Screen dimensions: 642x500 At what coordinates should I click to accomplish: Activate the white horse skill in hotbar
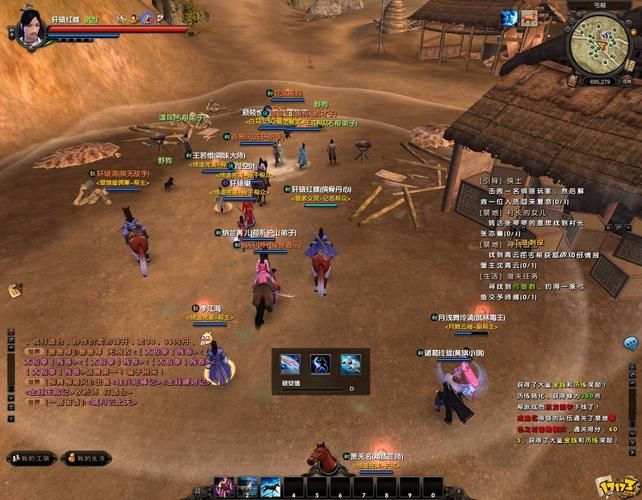click(x=246, y=487)
